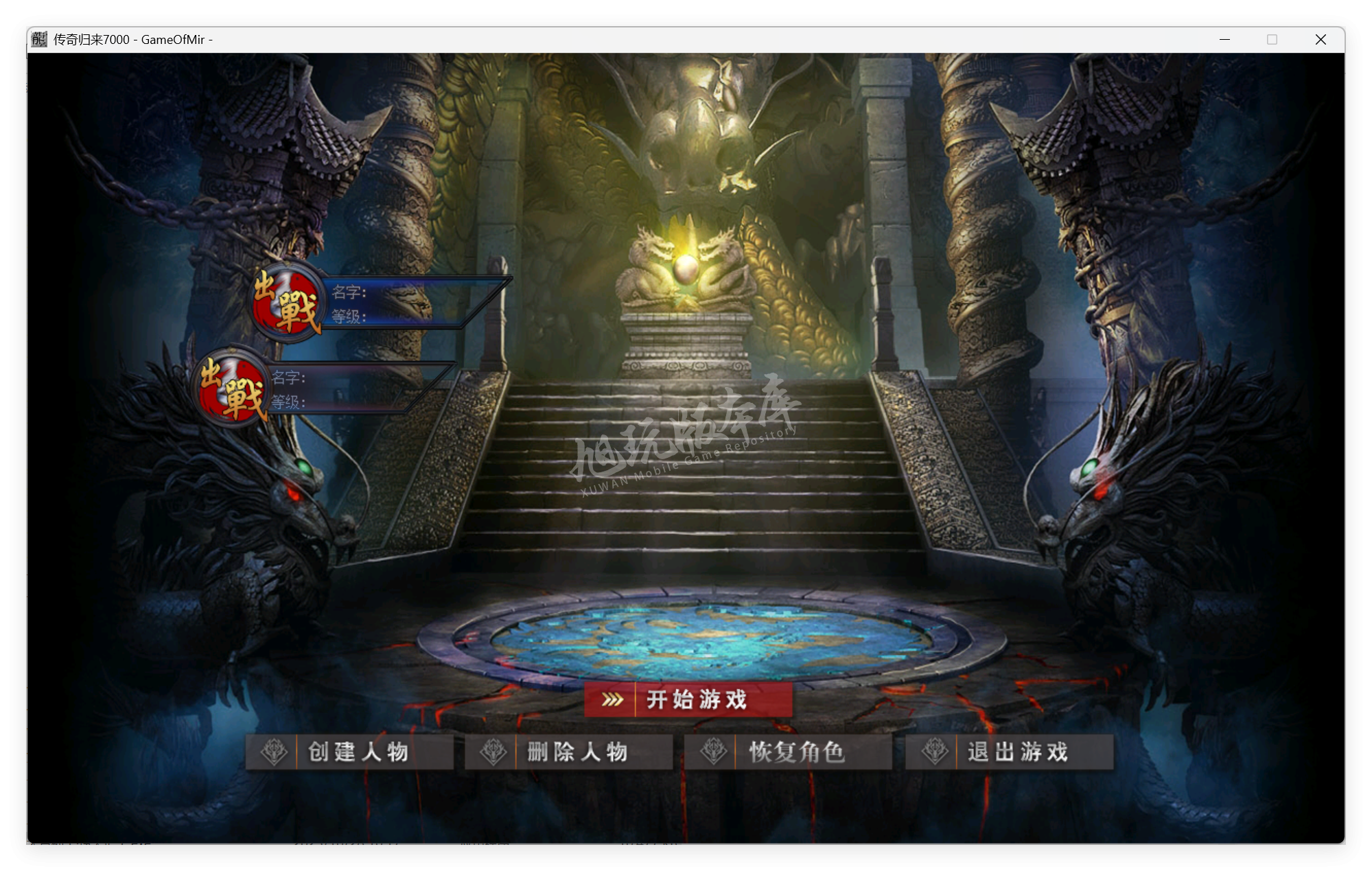Image resolution: width=1372 pixels, height=871 pixels.
Task: Click the GameOfMir logo in the title bar
Action: 38,39
